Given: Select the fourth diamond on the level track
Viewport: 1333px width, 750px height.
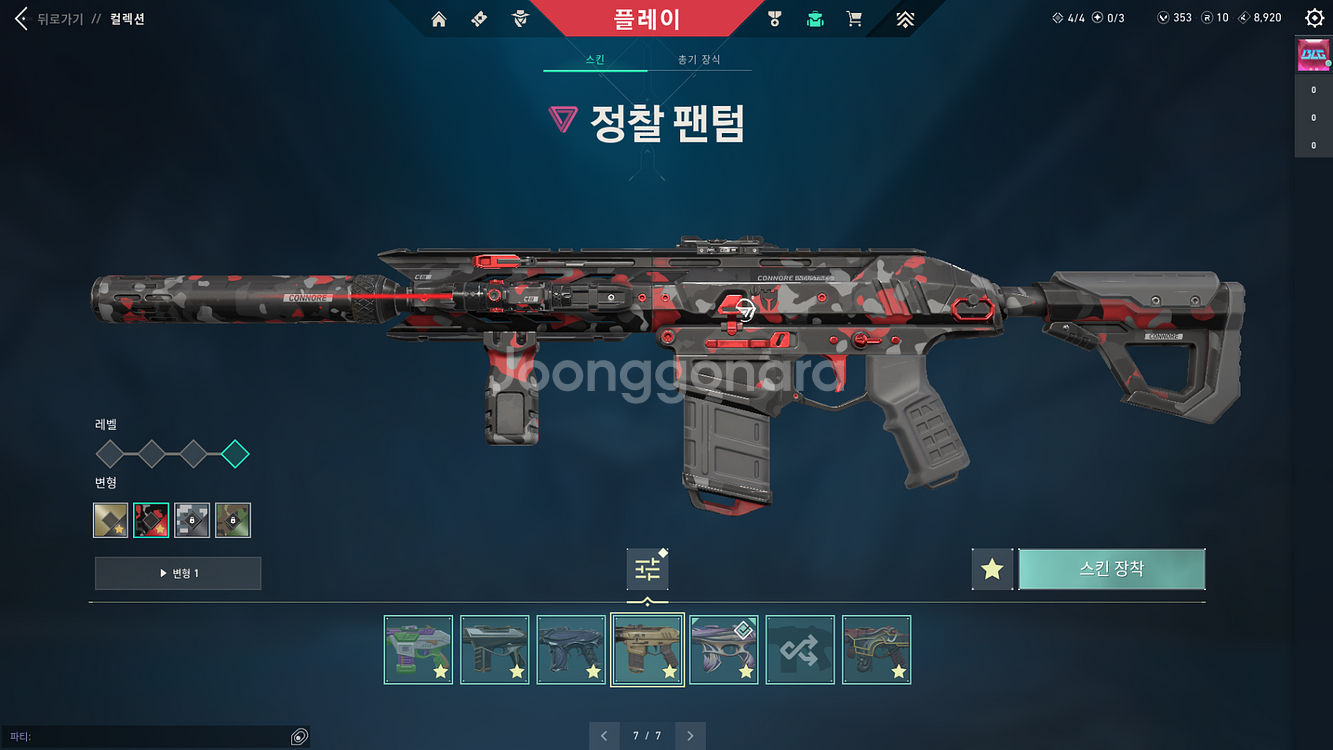Looking at the screenshot, I should click(235, 453).
